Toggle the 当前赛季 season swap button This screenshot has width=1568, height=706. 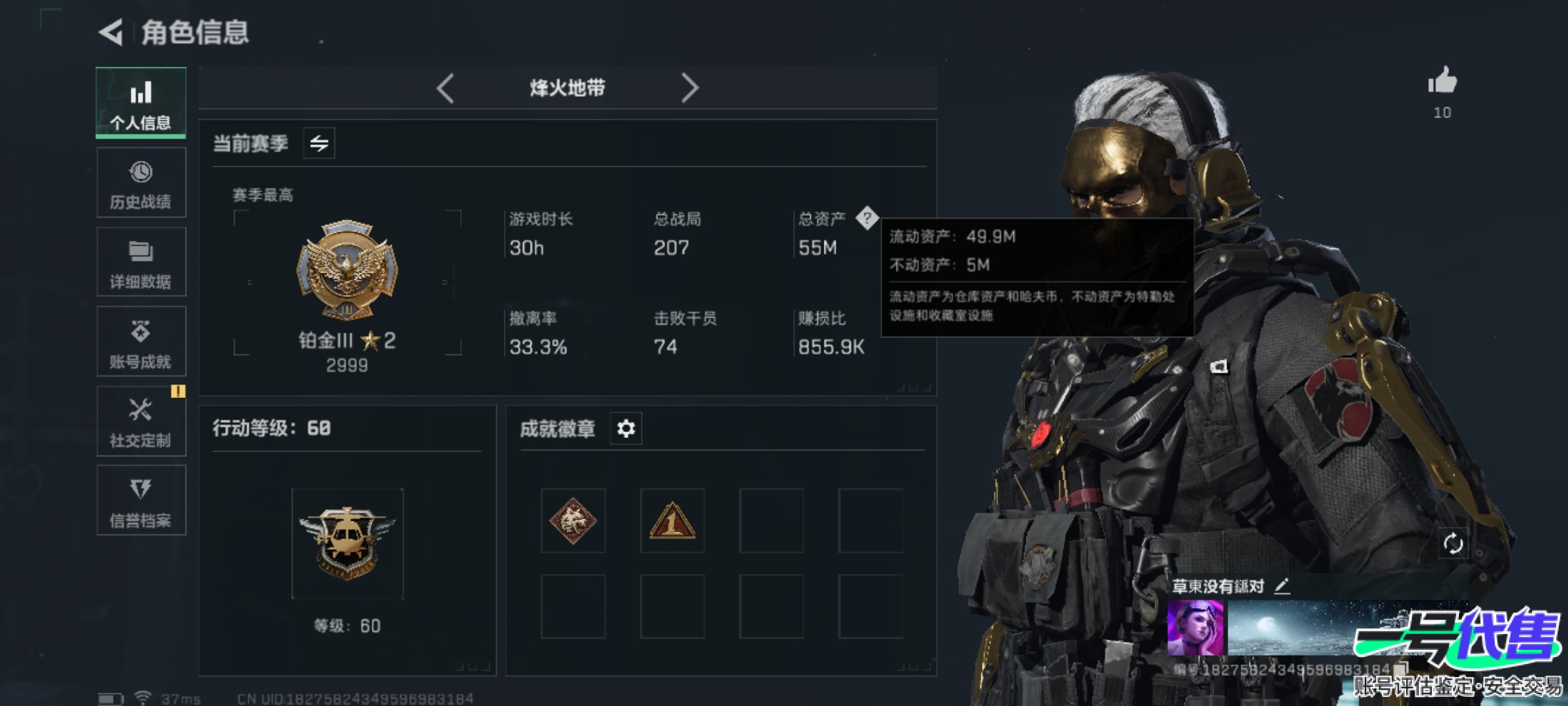pos(319,143)
